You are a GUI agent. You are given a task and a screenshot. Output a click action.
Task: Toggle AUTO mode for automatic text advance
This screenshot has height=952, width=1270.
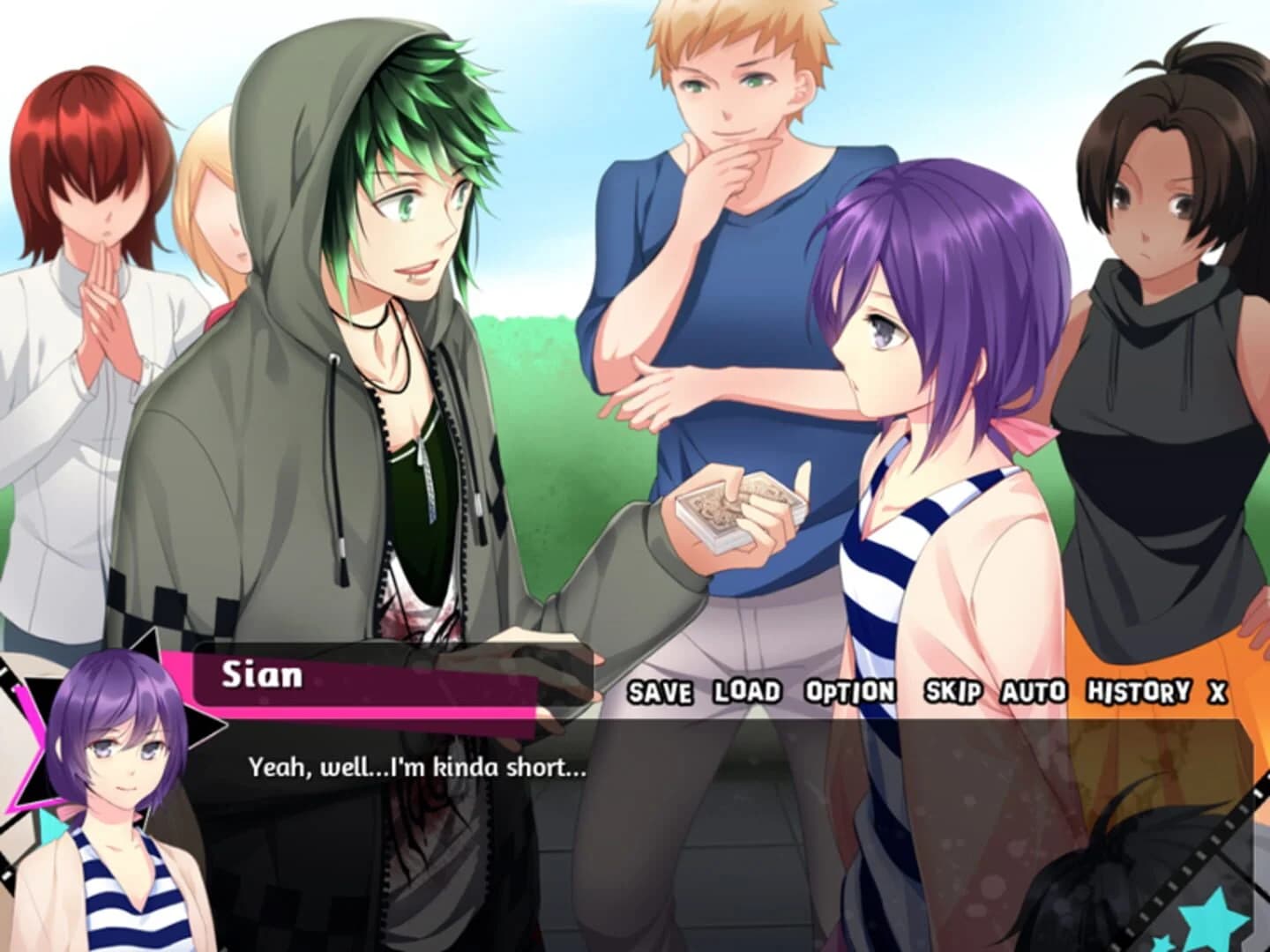tap(1033, 695)
